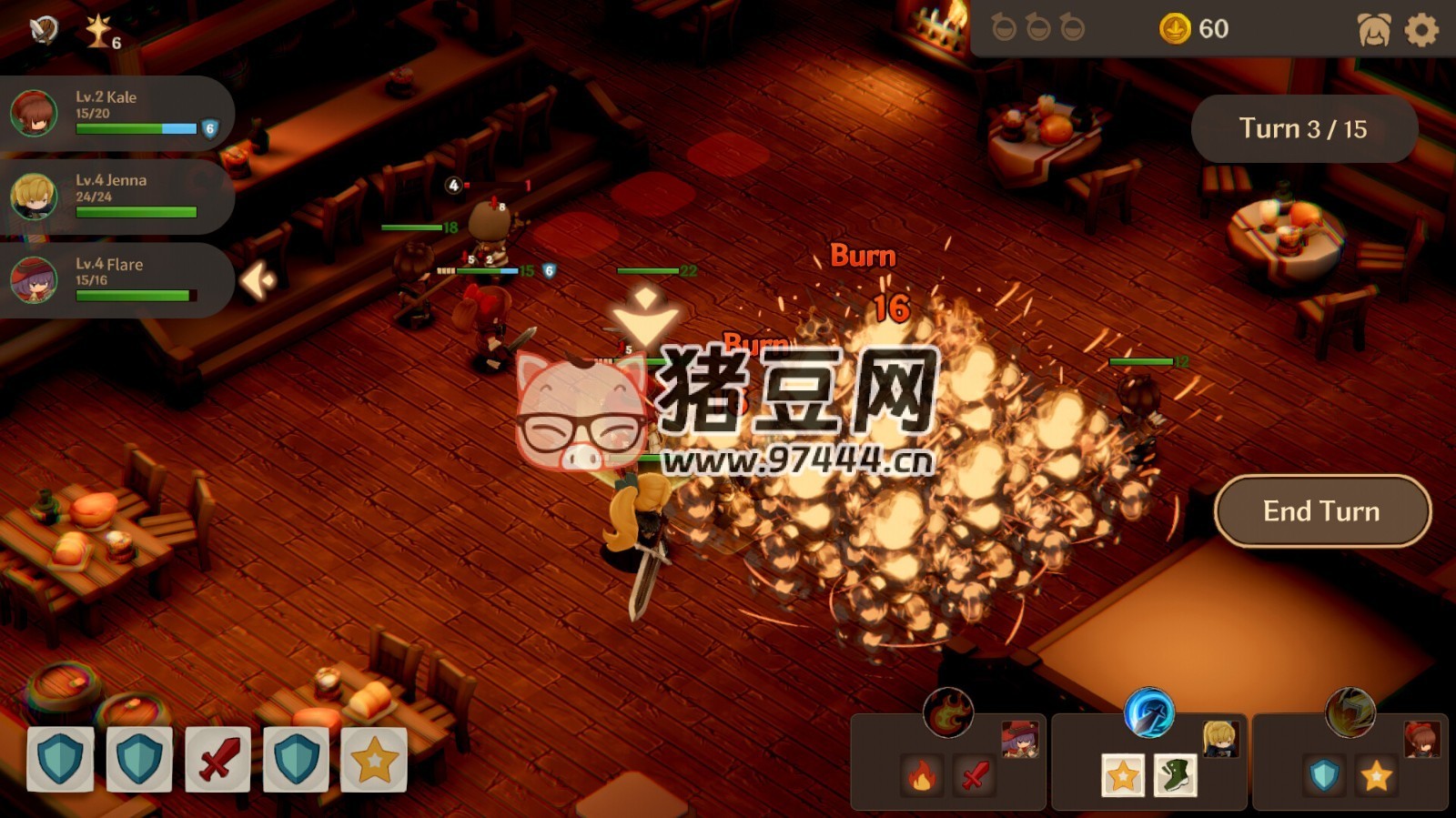
Task: Select Flare's portrait in the left party list
Action: [34, 278]
